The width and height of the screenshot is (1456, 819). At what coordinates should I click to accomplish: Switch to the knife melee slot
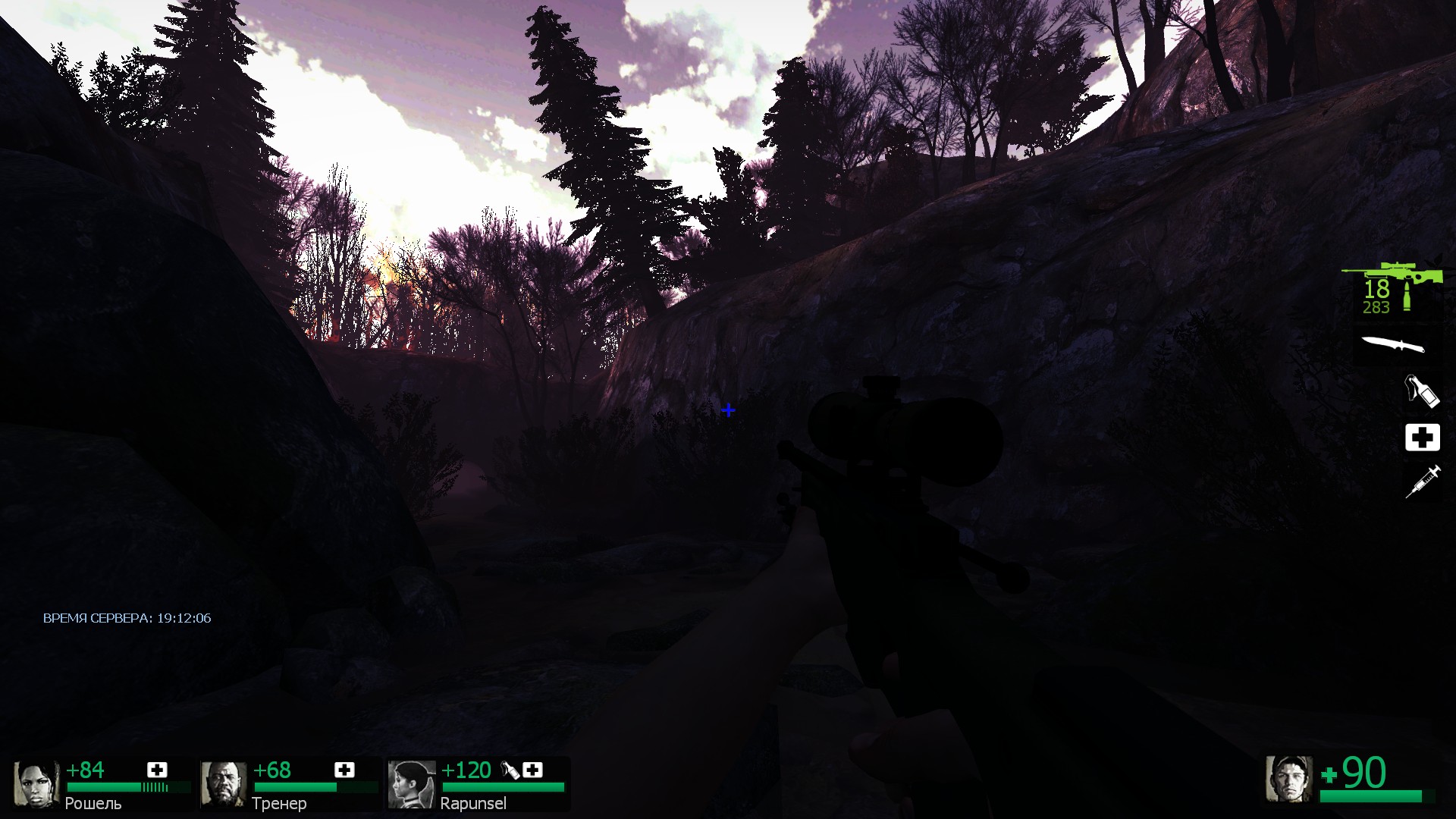pyautogui.click(x=1393, y=345)
